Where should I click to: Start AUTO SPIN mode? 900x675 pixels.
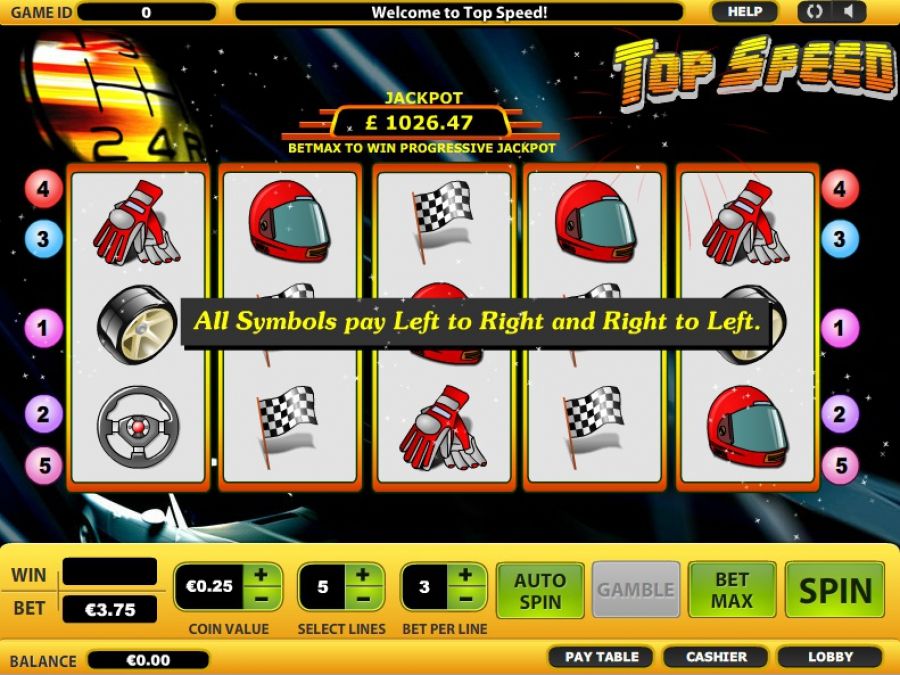pyautogui.click(x=538, y=590)
